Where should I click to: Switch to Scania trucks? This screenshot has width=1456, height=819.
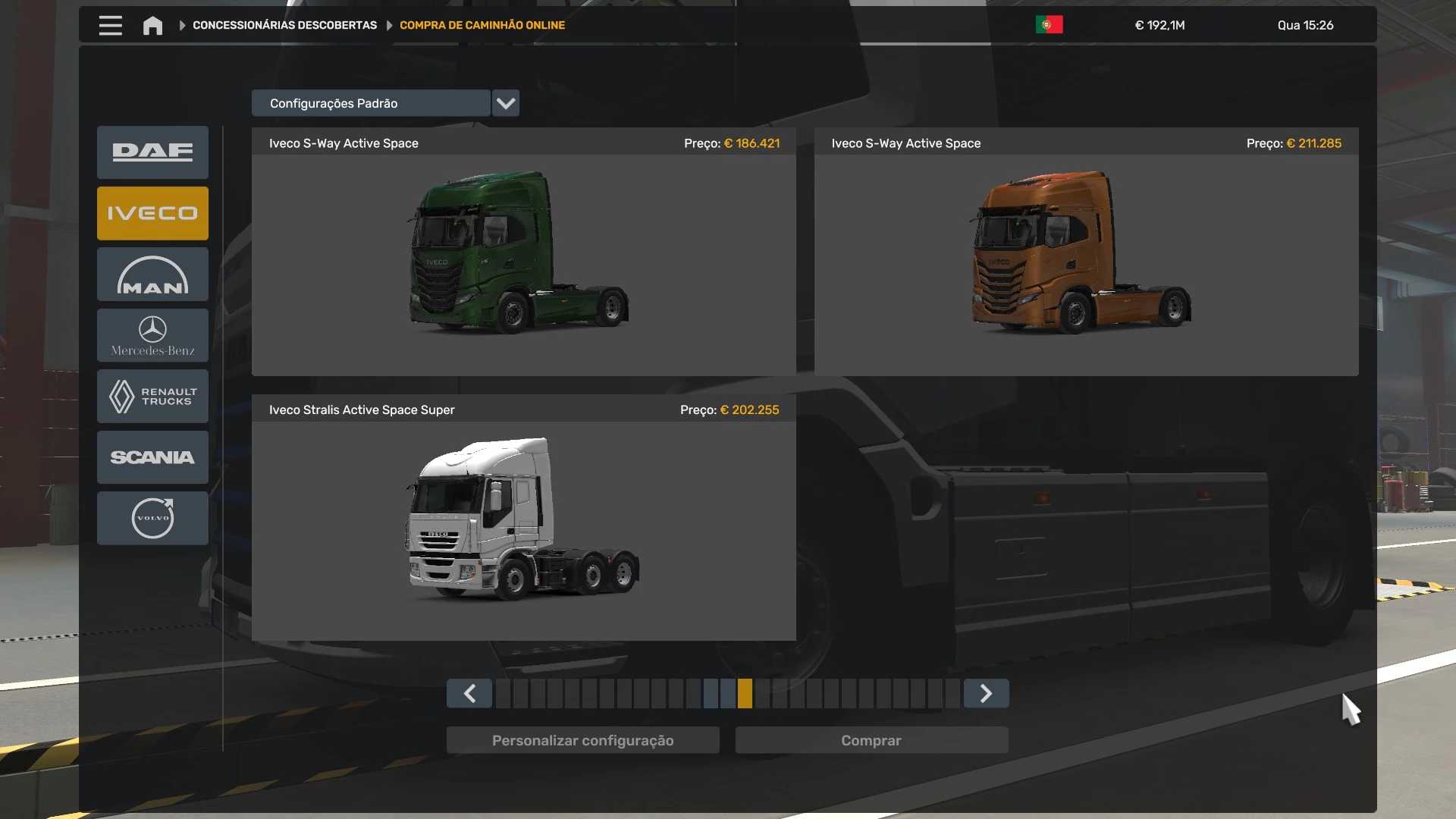(152, 457)
